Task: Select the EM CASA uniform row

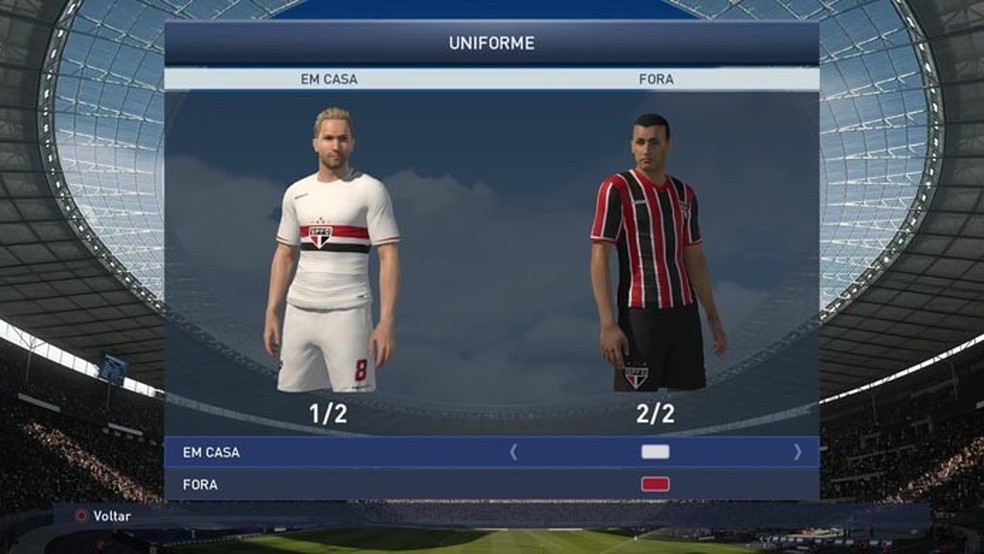Action: (211, 452)
